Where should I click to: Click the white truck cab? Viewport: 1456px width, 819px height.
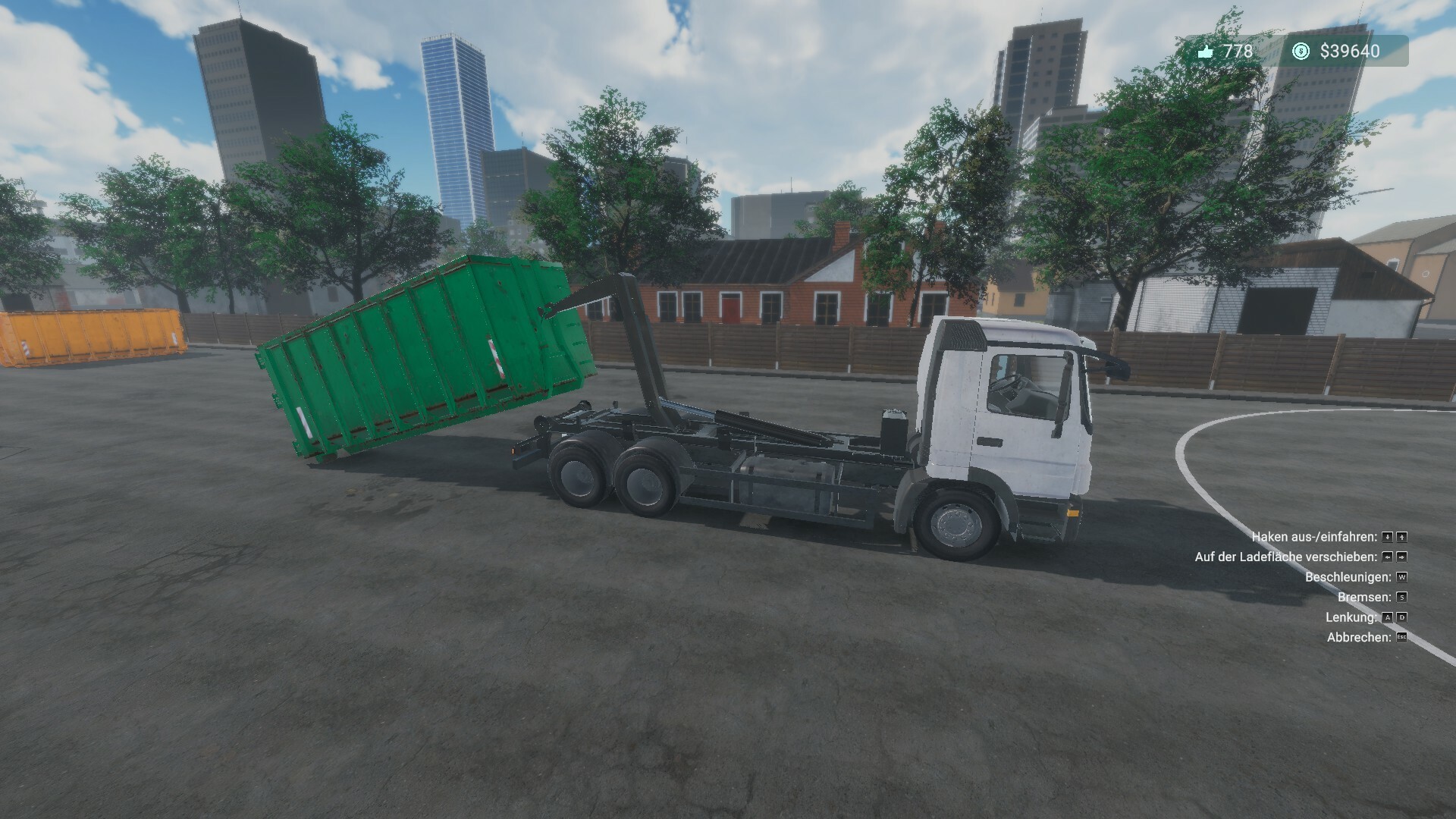[x=1001, y=394]
